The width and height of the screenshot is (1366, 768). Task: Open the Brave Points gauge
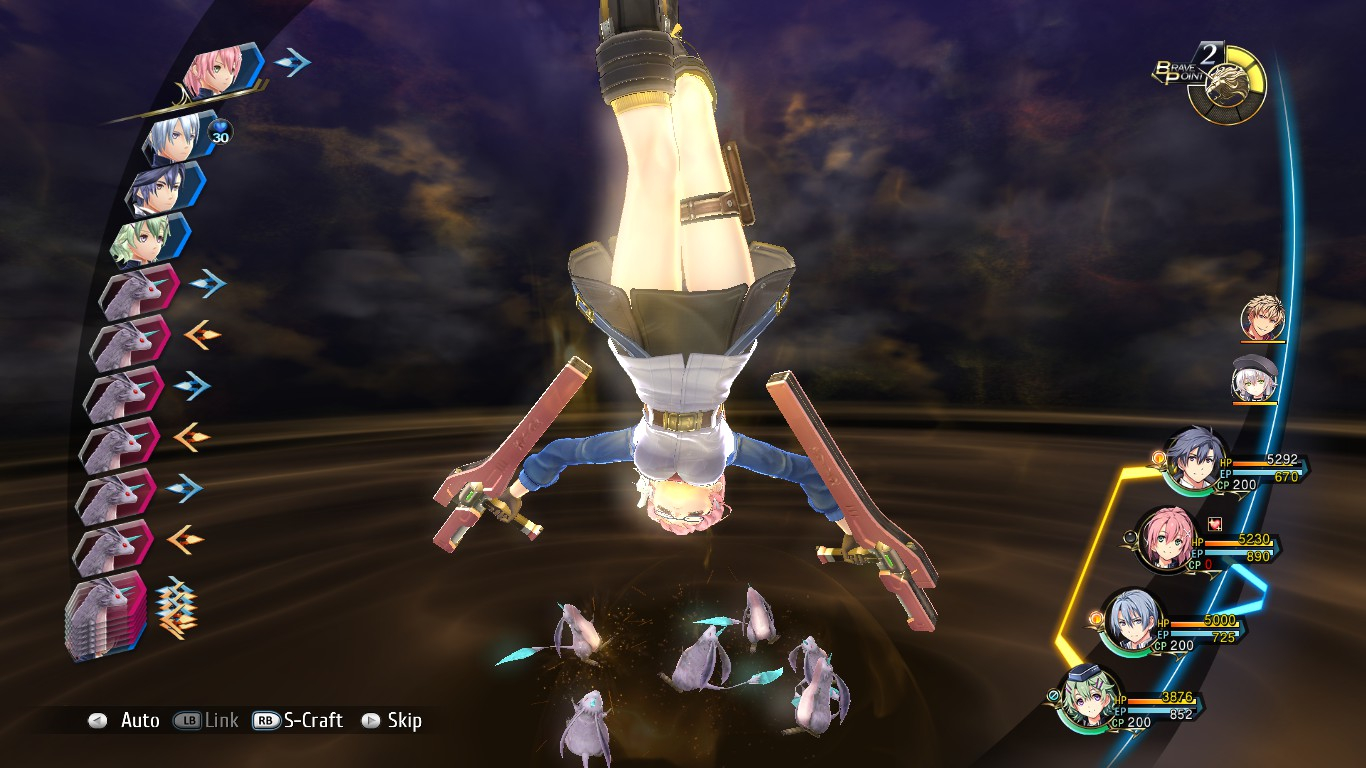[x=1226, y=86]
